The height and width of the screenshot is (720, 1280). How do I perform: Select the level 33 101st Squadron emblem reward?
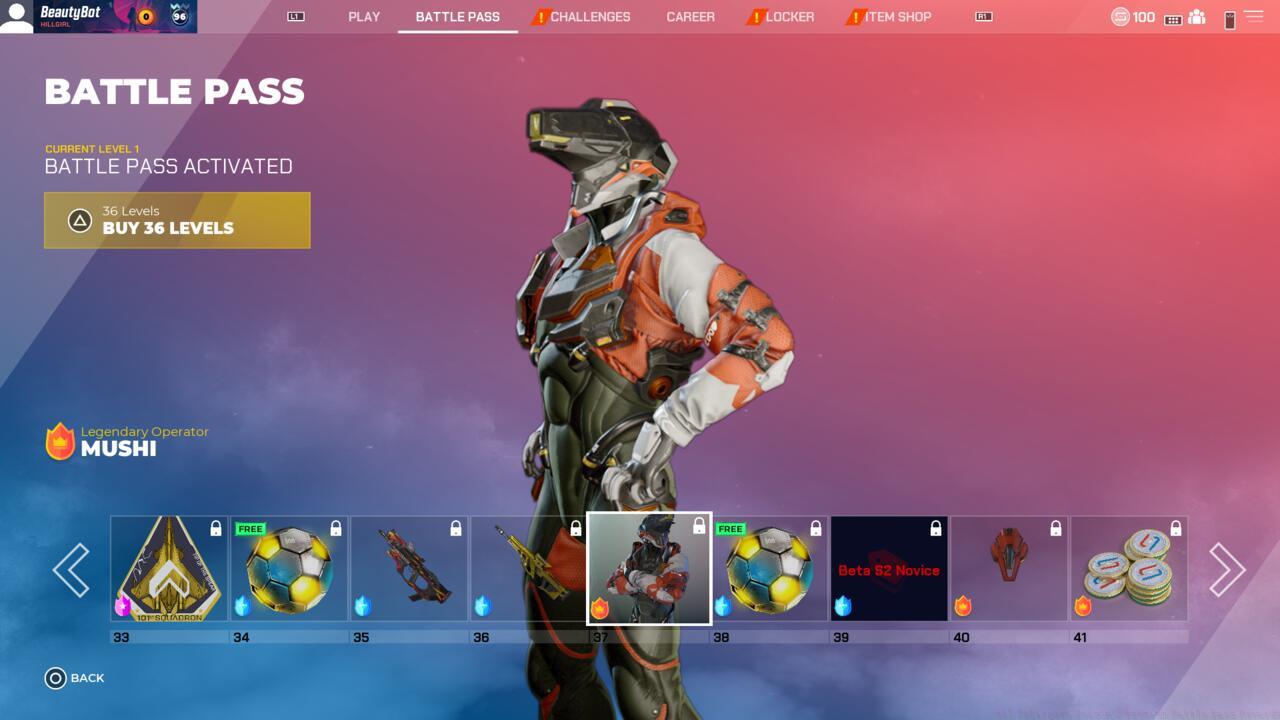pos(169,569)
